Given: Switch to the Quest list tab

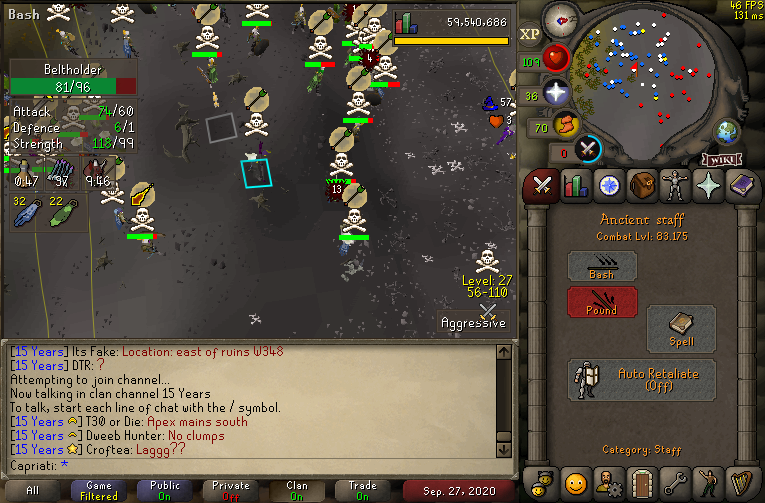Looking at the screenshot, I should [609, 186].
